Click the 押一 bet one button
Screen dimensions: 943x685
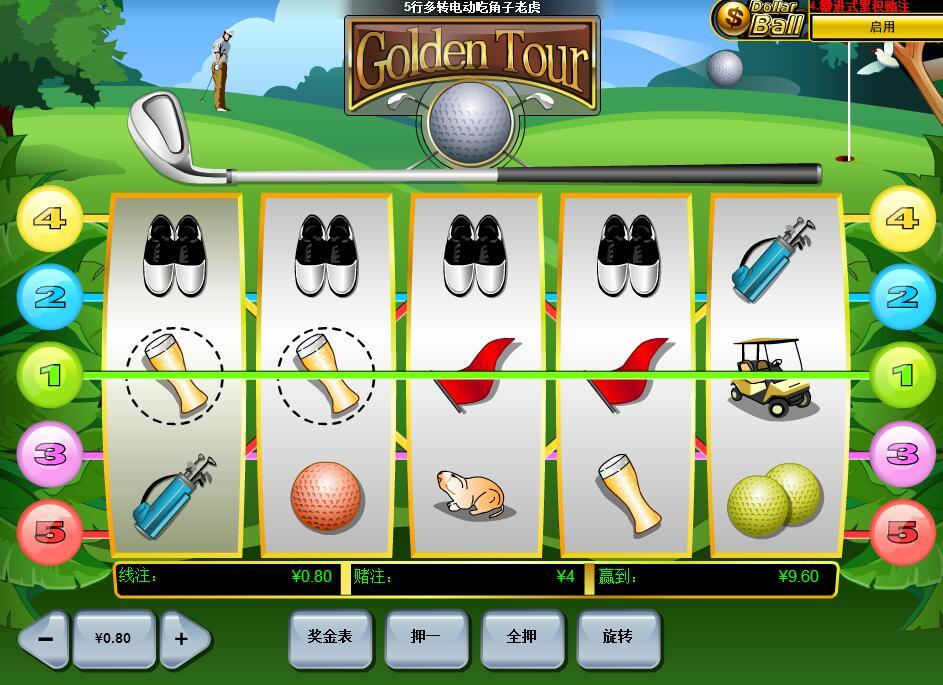point(425,636)
